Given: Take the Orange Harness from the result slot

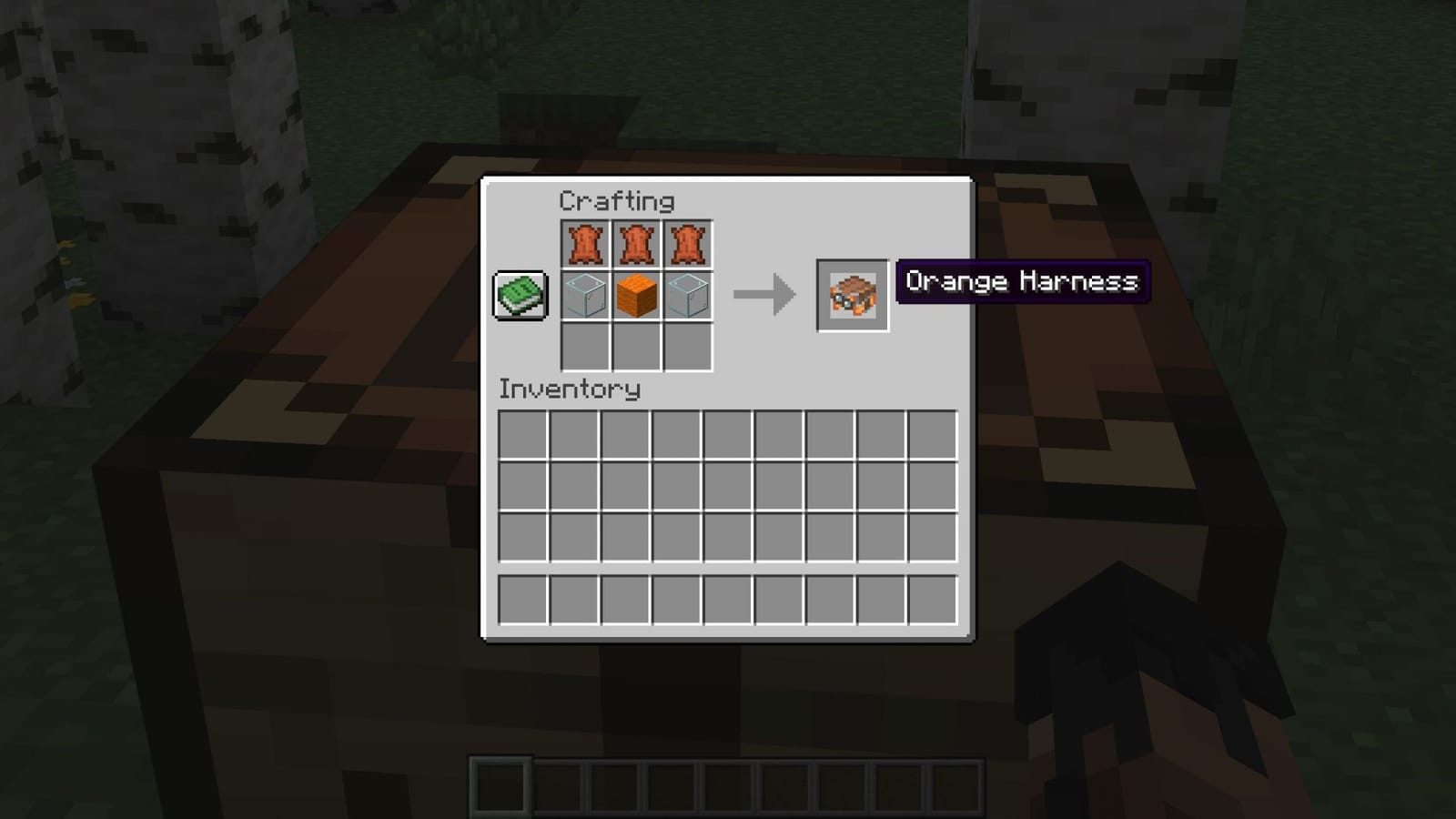Looking at the screenshot, I should tap(852, 295).
